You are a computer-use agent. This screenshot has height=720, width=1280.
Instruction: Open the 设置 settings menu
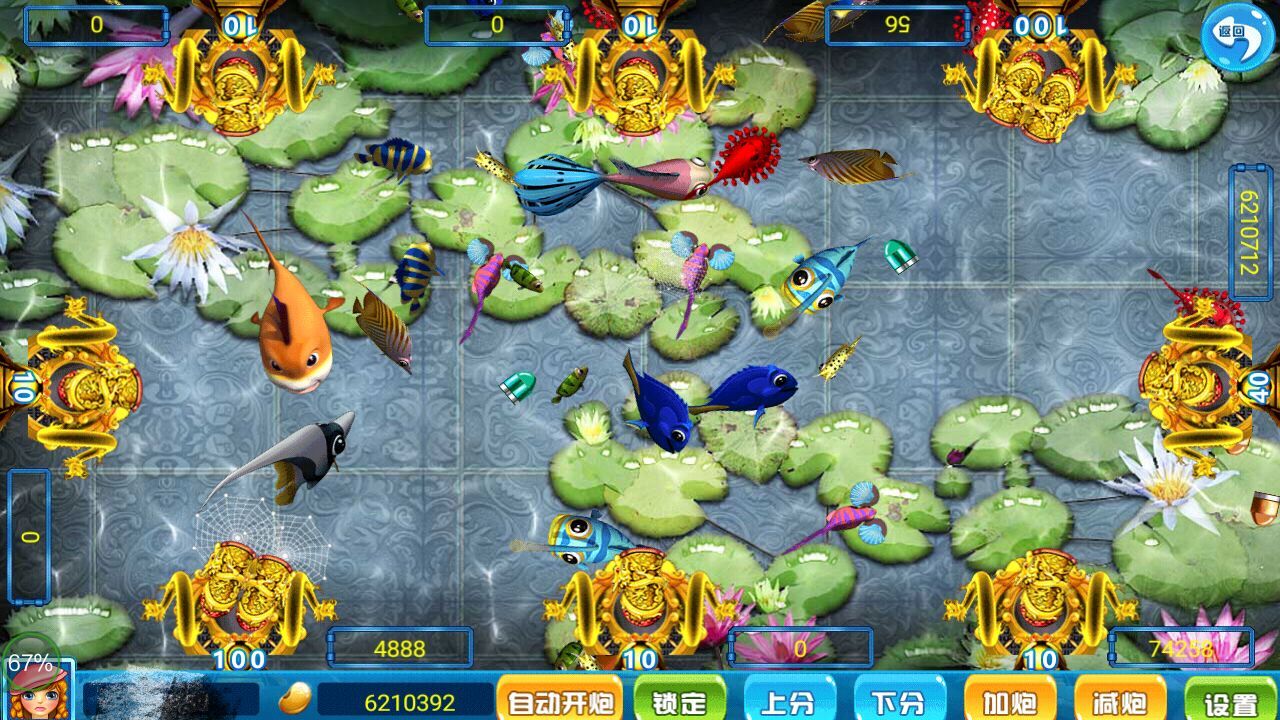[1230, 702]
